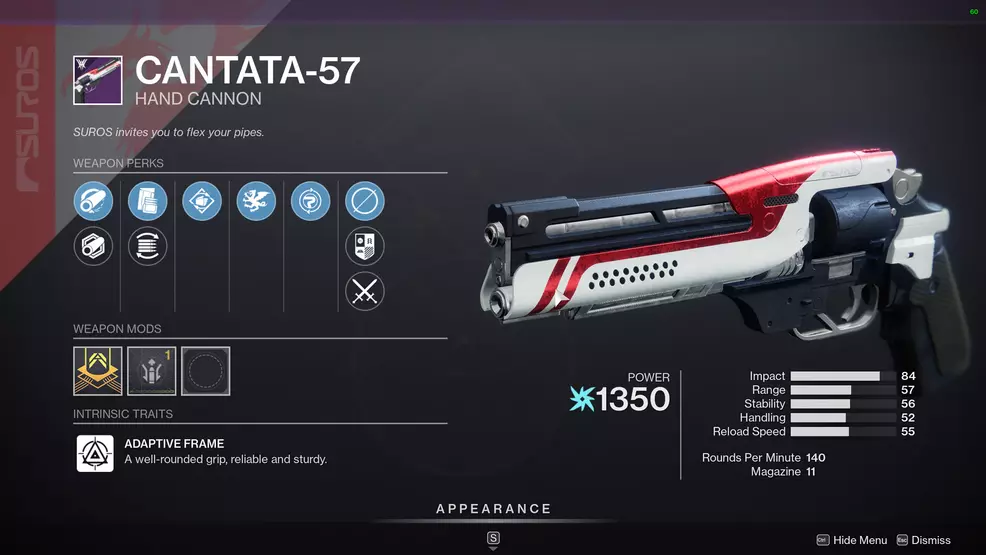Choose the circular-arrows ammo perk icon
This screenshot has height=555, width=986.
pyautogui.click(x=148, y=247)
